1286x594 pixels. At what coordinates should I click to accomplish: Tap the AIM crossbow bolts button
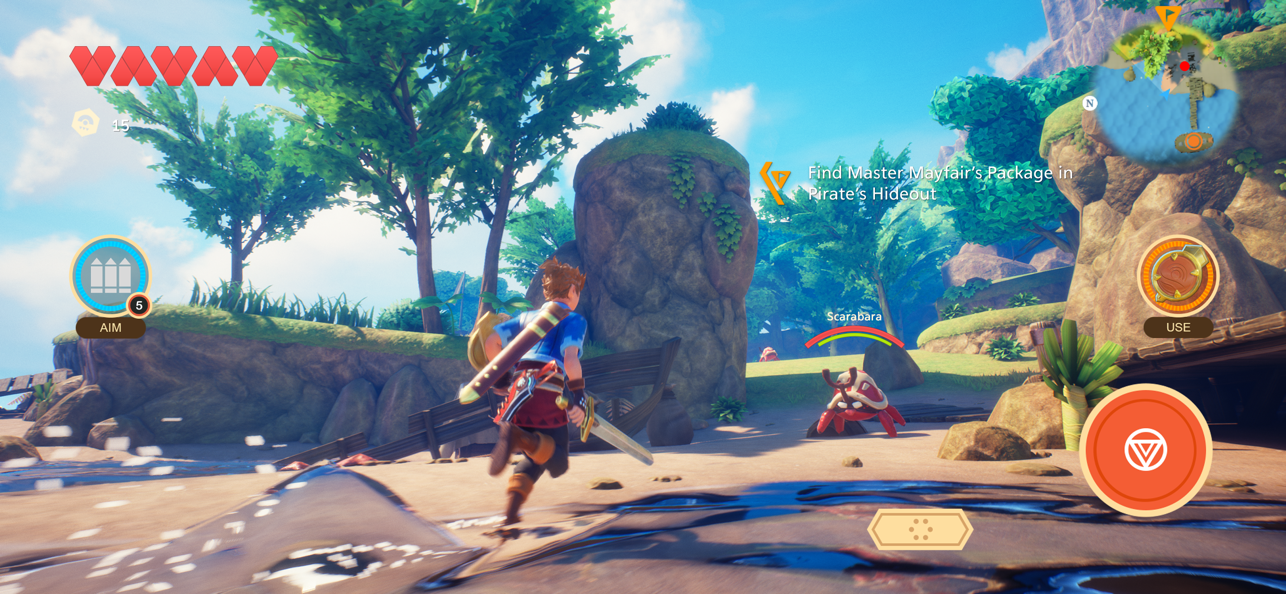click(110, 276)
